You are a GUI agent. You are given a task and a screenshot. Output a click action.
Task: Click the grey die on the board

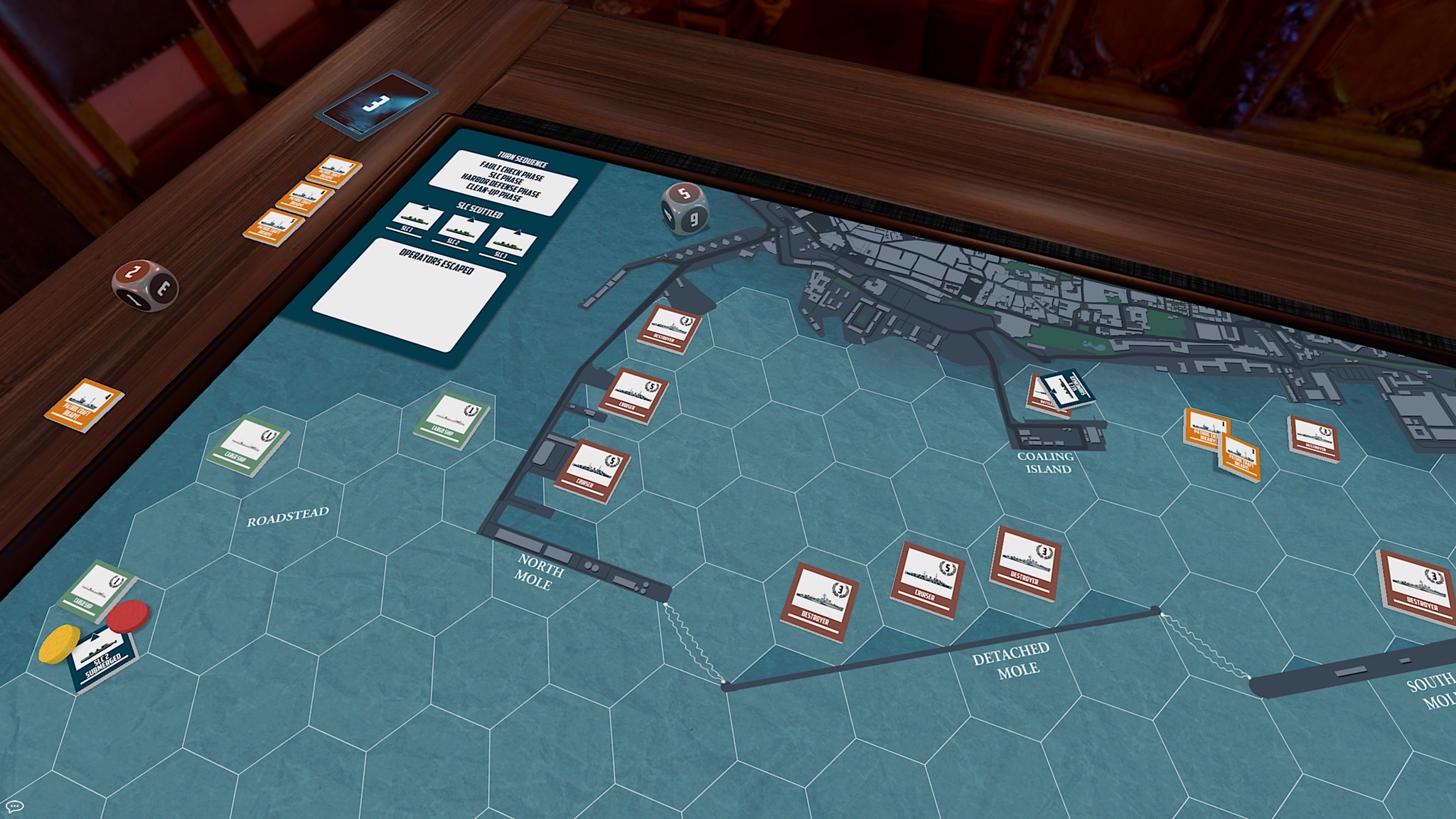click(x=684, y=207)
